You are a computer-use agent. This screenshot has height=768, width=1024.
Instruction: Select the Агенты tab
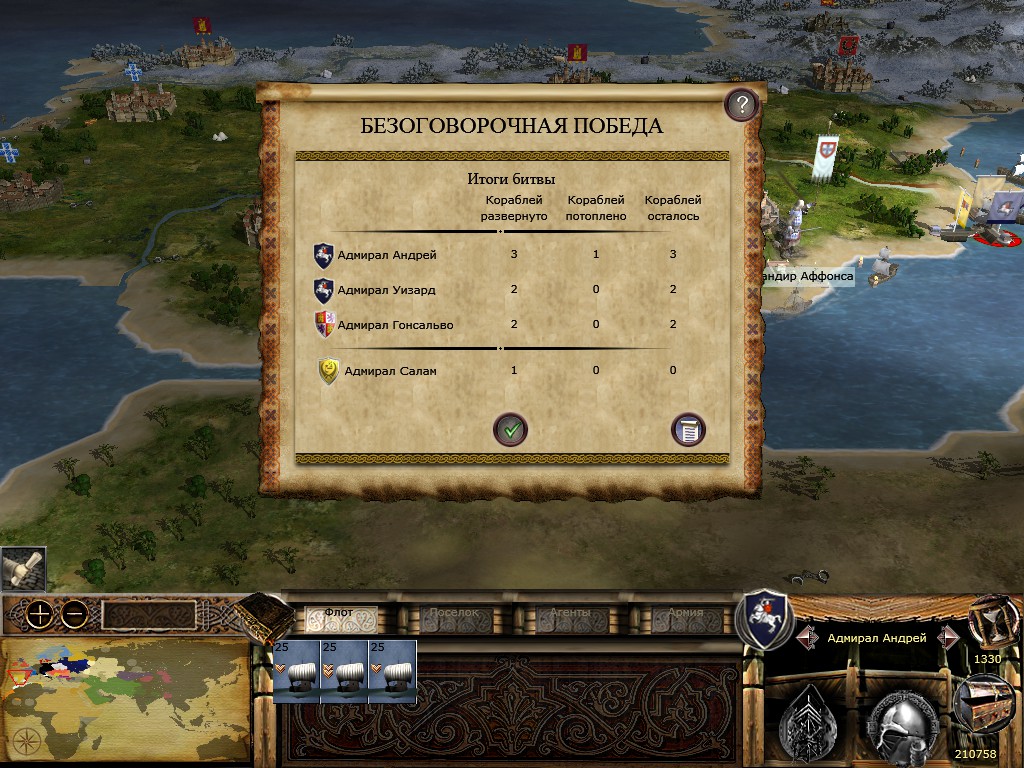[x=570, y=615]
